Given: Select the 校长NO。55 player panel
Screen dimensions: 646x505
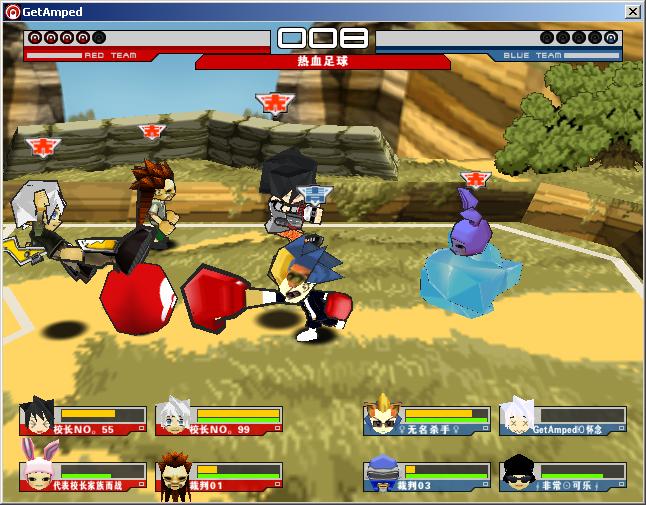Looking at the screenshot, I should tap(83, 419).
